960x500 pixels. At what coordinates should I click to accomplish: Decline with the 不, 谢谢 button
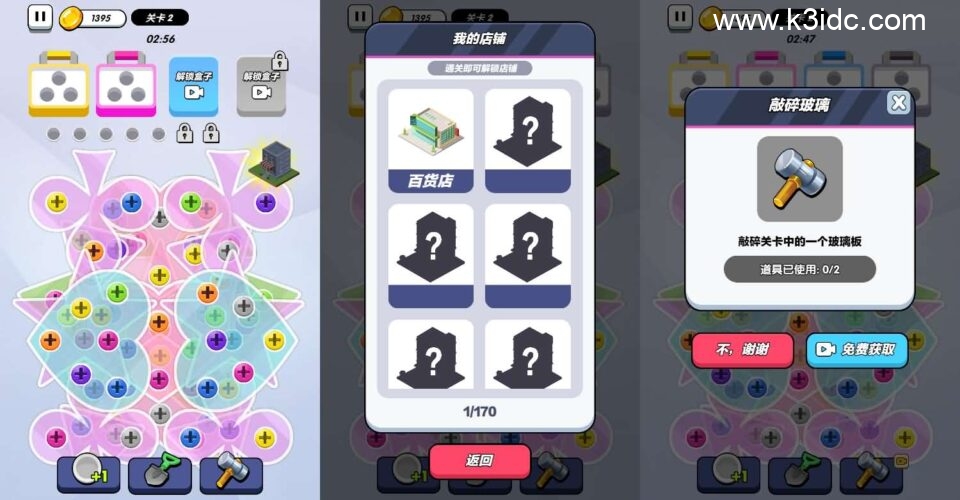click(742, 350)
